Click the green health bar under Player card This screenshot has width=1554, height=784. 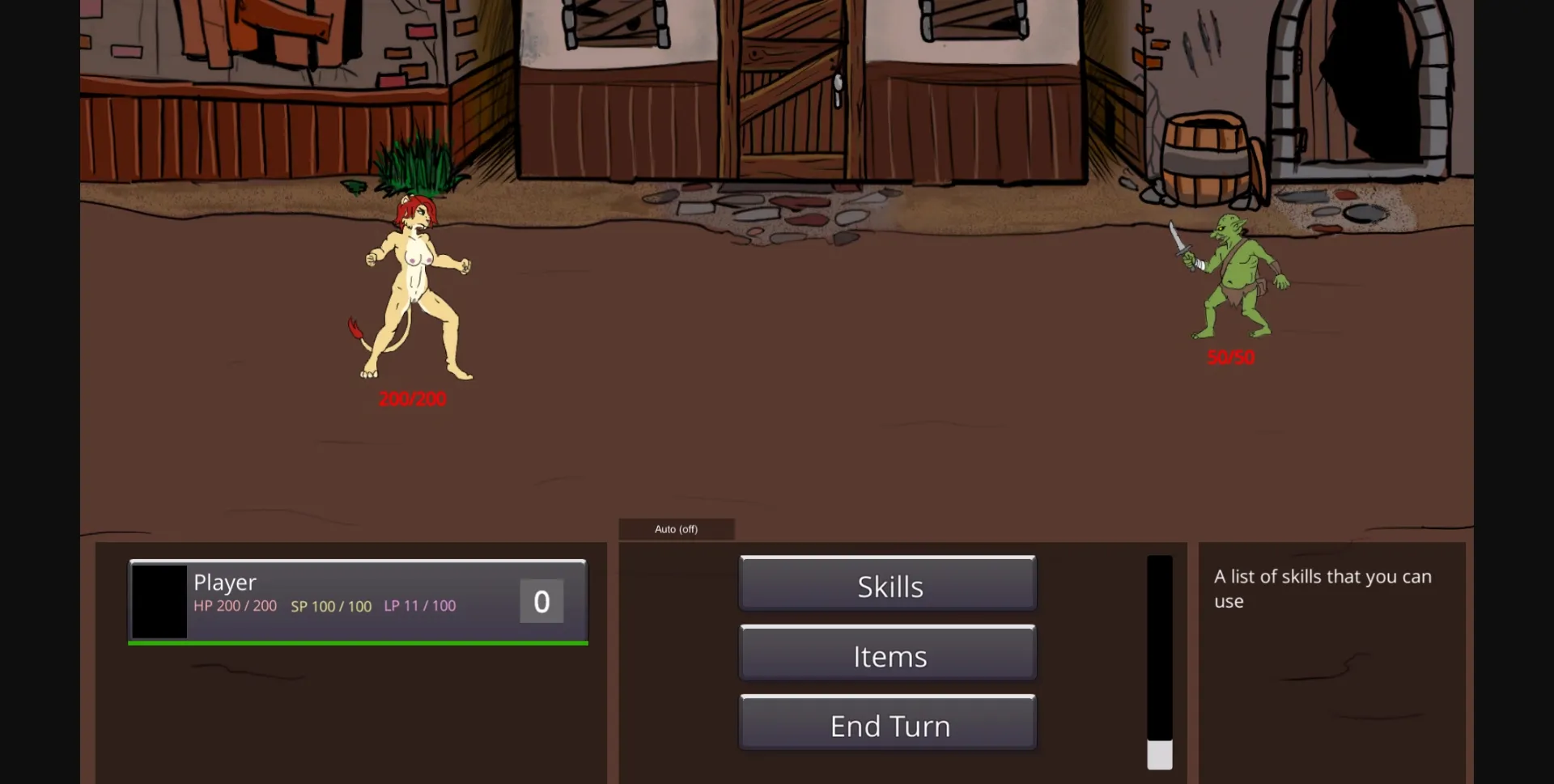tap(356, 643)
